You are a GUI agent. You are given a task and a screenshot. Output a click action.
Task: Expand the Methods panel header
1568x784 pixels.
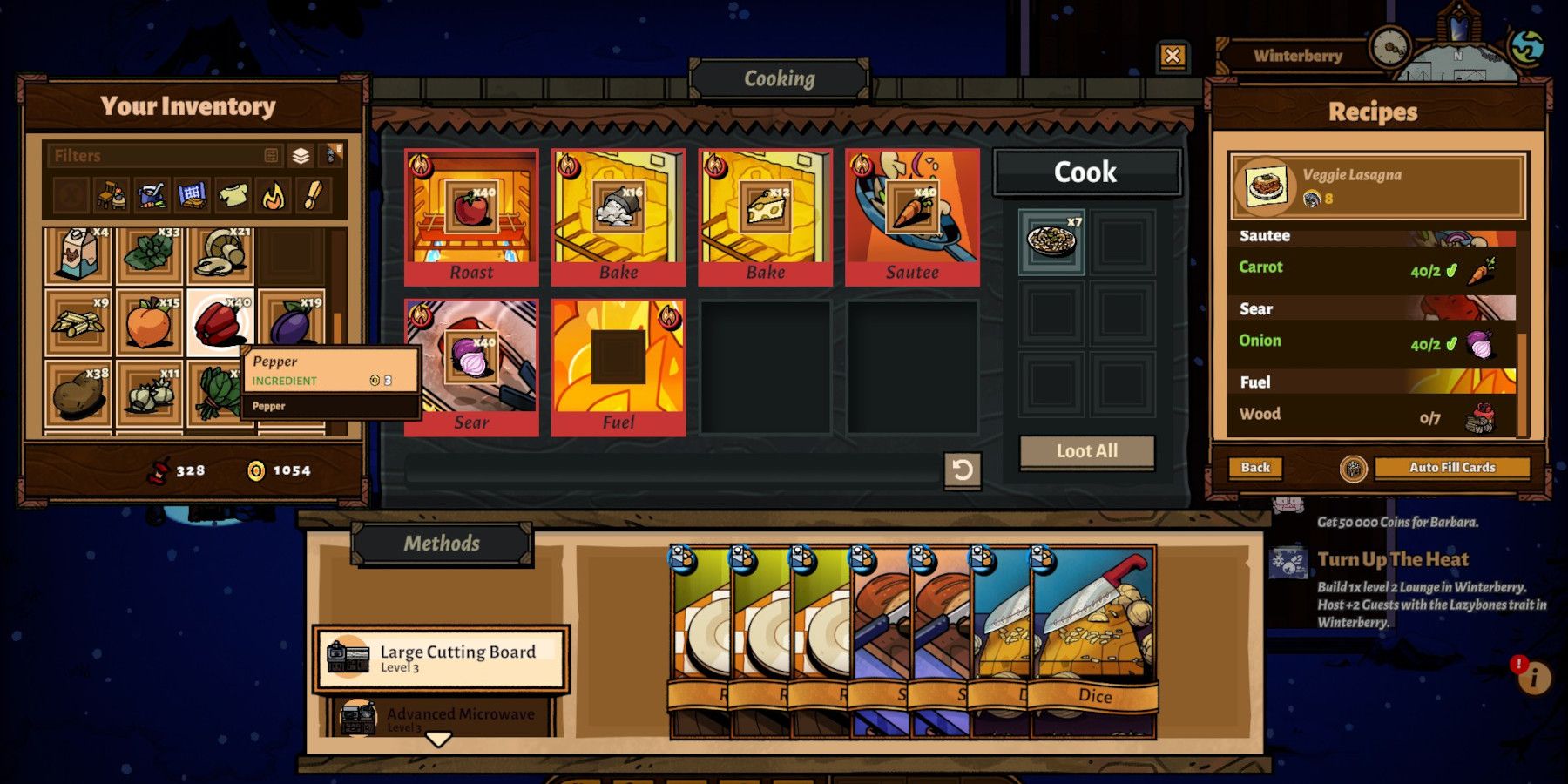tap(442, 543)
